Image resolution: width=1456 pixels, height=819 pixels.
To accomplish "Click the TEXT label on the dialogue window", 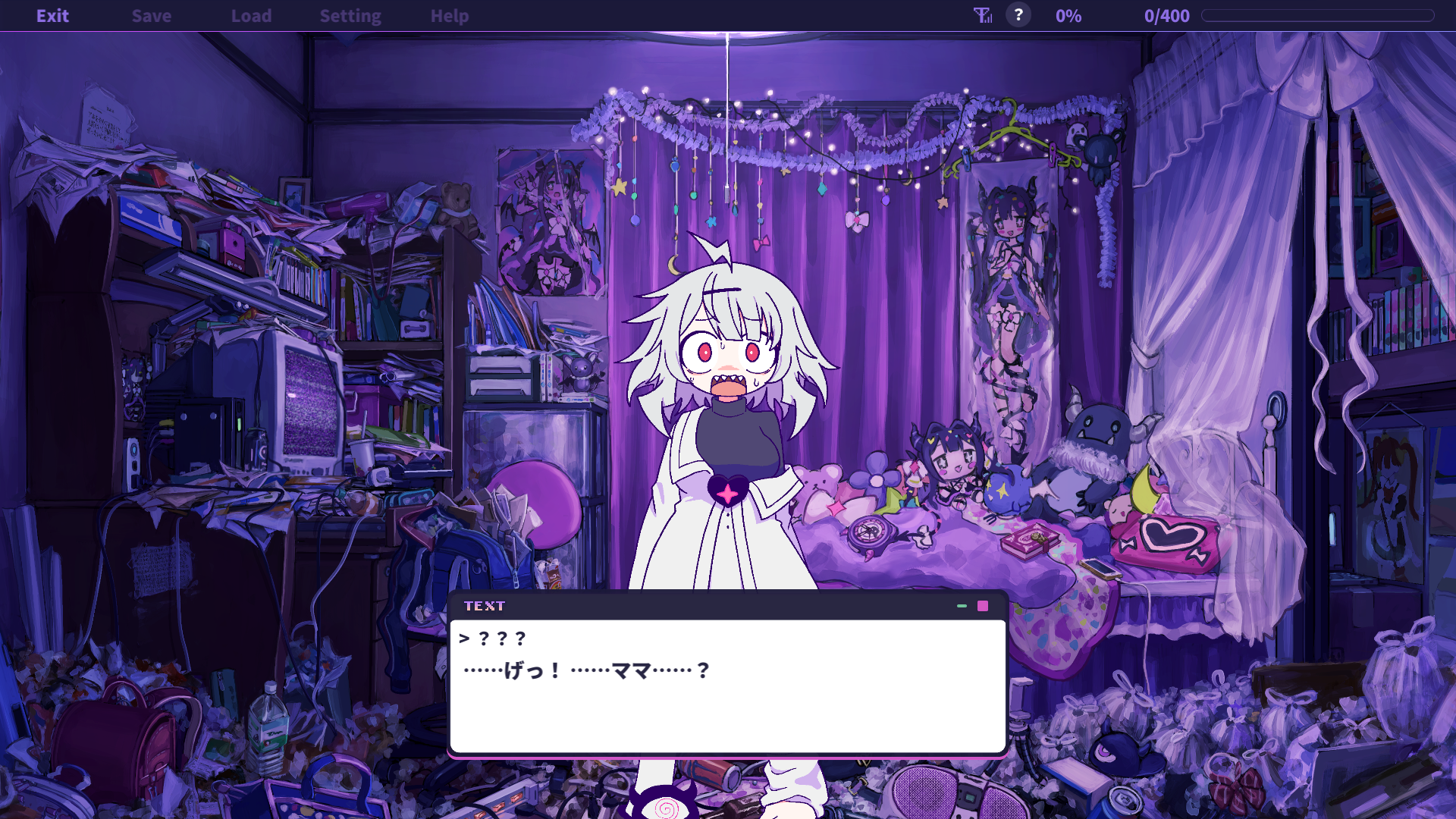I will tap(485, 606).
